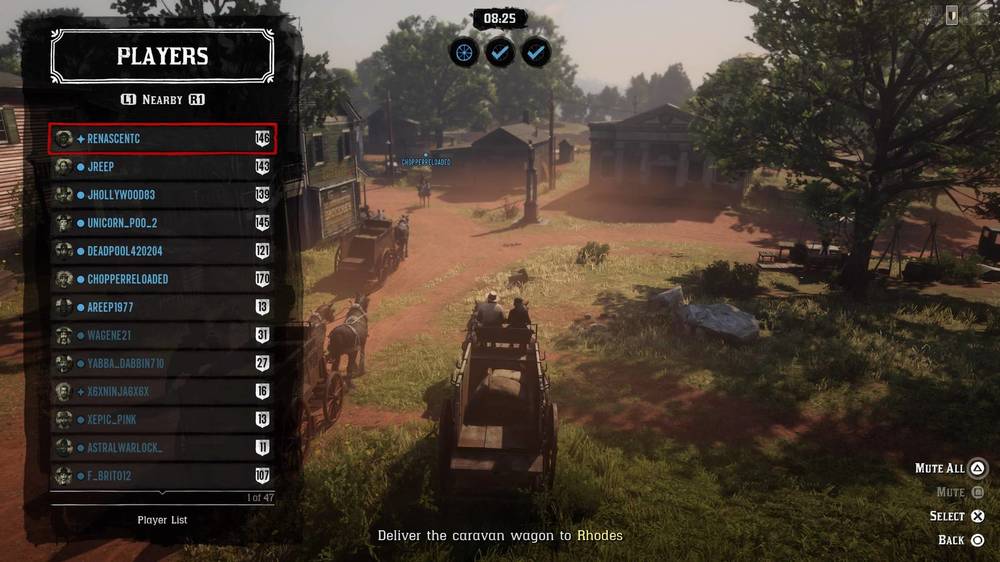
Task: Choose the AREEP1977 player row
Action: (162, 307)
